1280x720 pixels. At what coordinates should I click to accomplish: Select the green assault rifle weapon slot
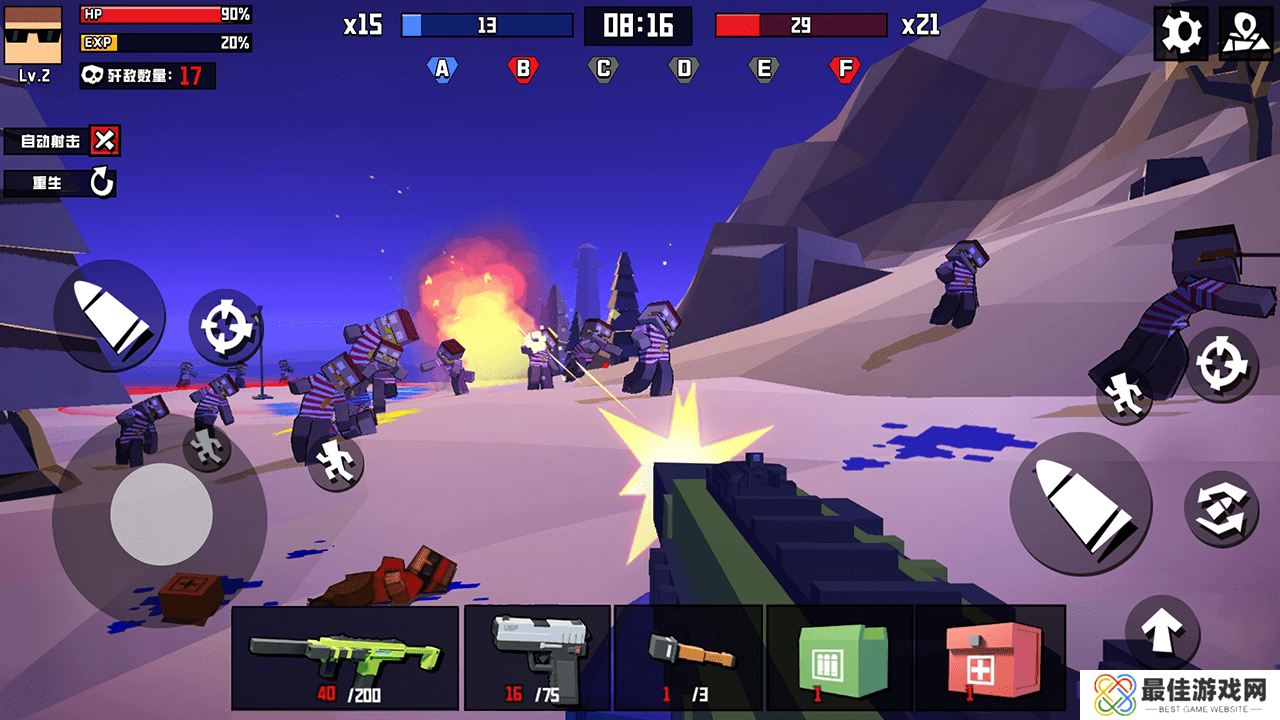click(x=345, y=657)
